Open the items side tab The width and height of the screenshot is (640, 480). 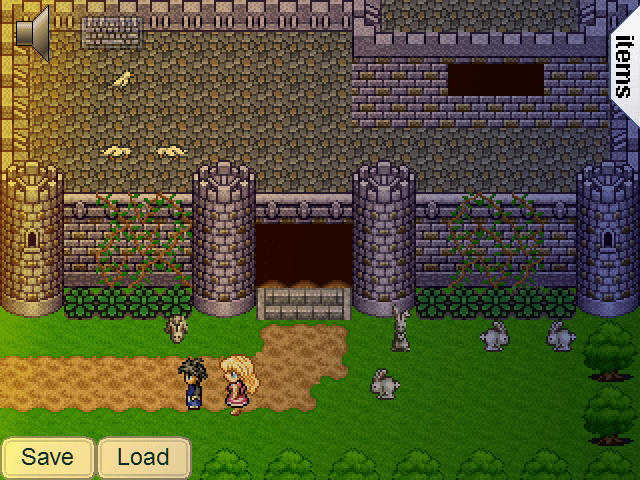point(624,66)
